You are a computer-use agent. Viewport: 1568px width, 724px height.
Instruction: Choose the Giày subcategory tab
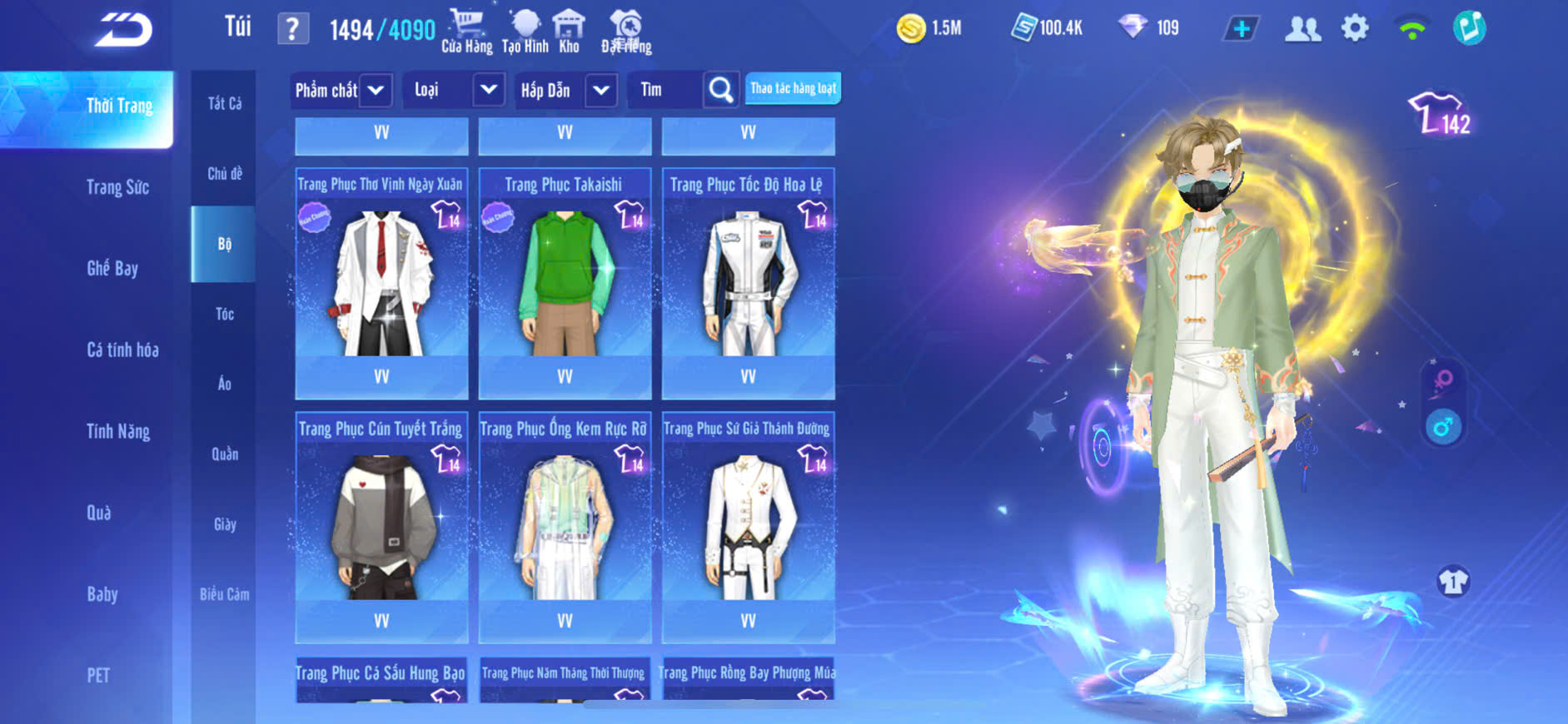224,524
